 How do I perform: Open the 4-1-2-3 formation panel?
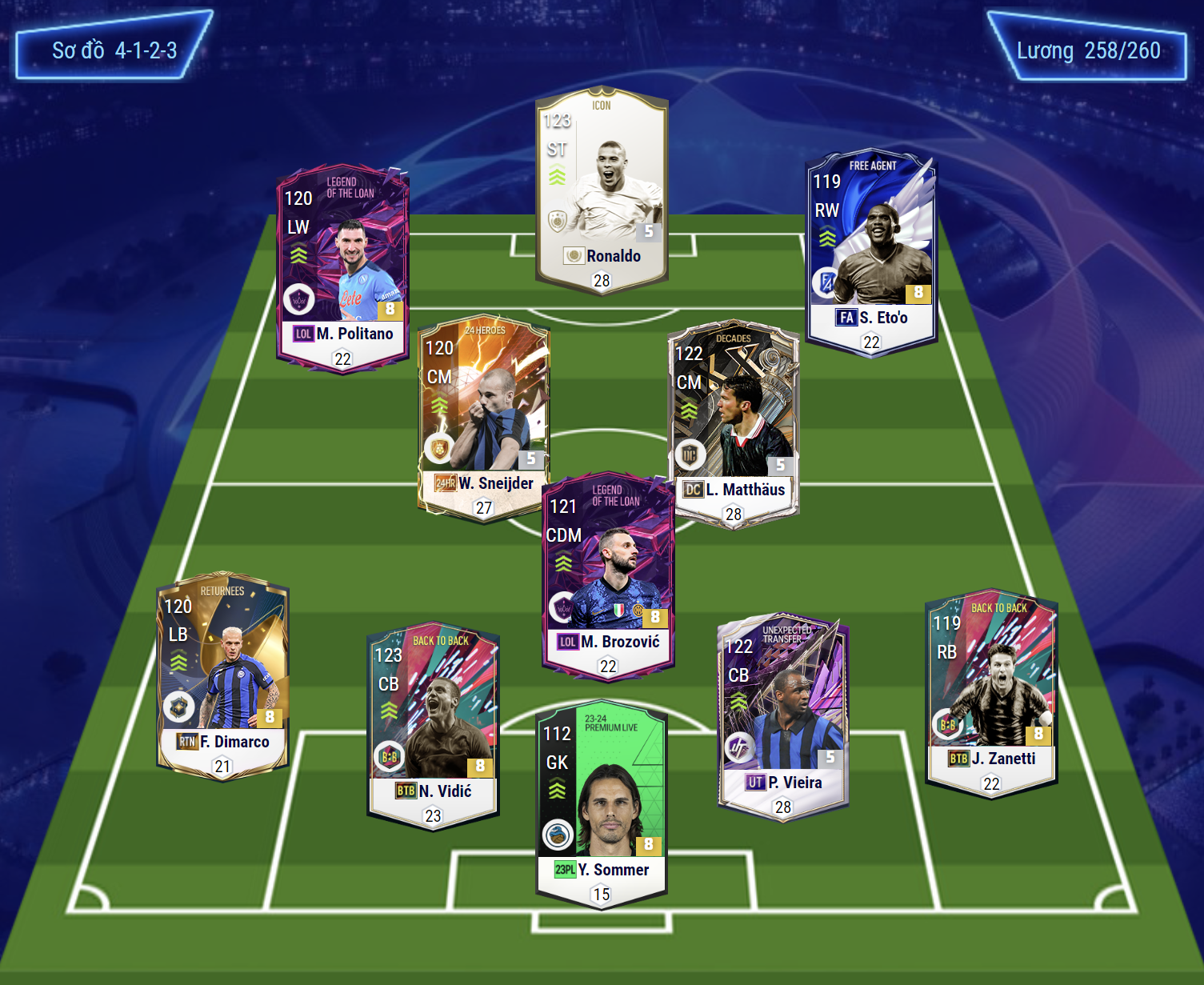(114, 50)
